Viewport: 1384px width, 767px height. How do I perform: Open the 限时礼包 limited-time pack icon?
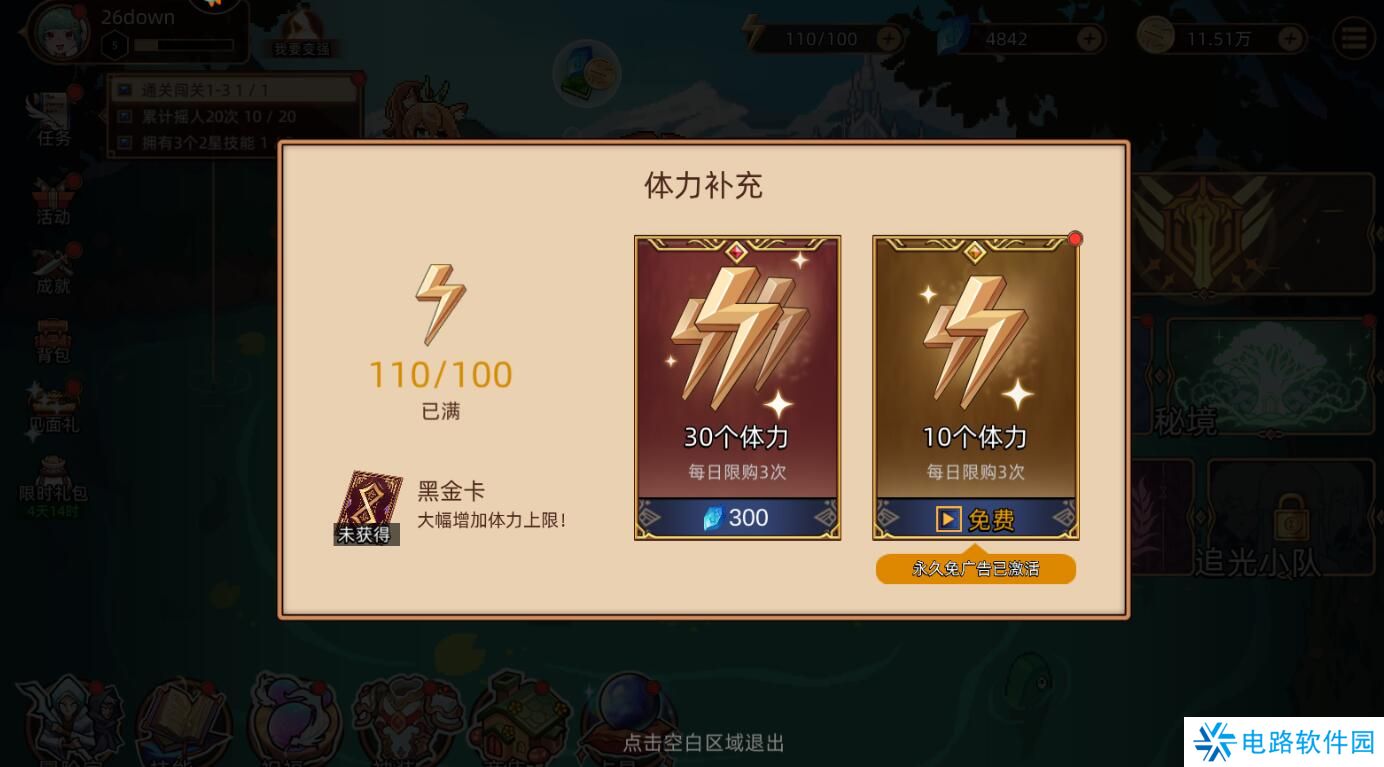coord(52,475)
